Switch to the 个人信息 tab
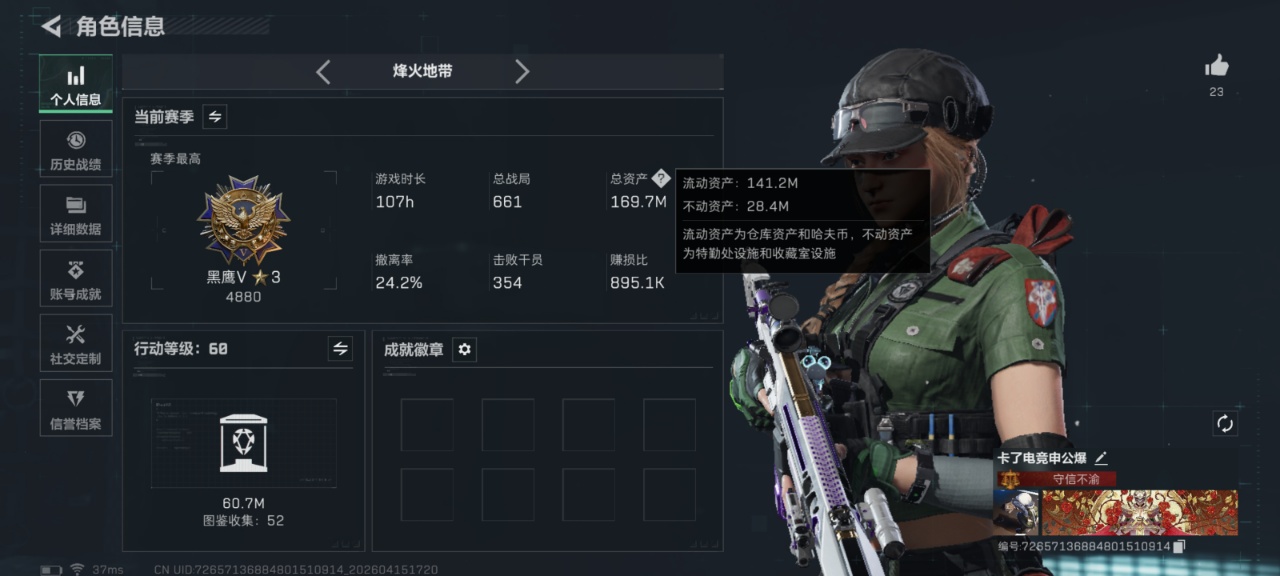The height and width of the screenshot is (576, 1280). pyautogui.click(x=76, y=84)
